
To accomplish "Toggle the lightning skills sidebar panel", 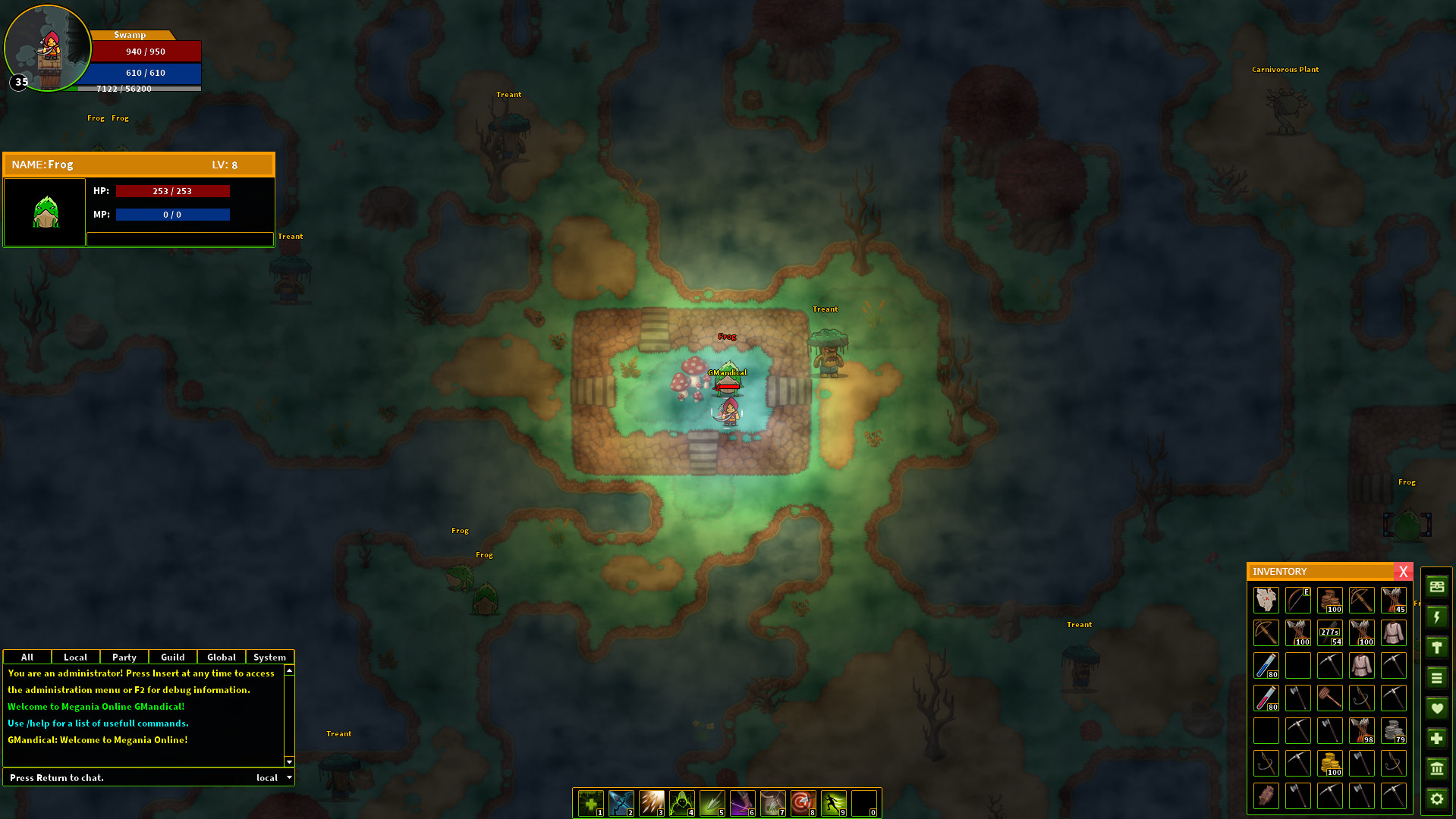I will coord(1437,617).
